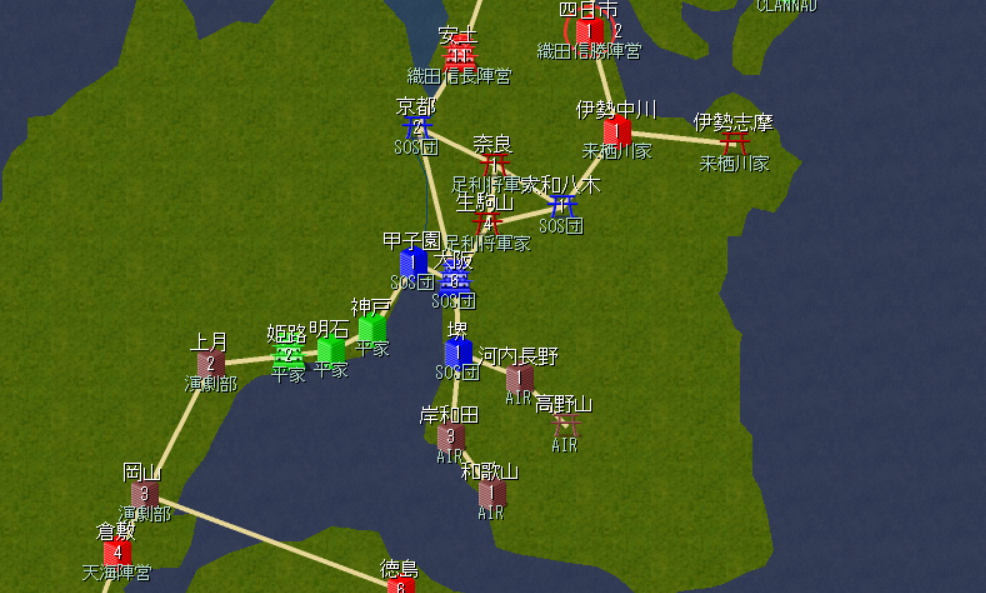Click the 甲子園 blue city block
Viewport: 986px width, 593px height.
[x=413, y=262]
